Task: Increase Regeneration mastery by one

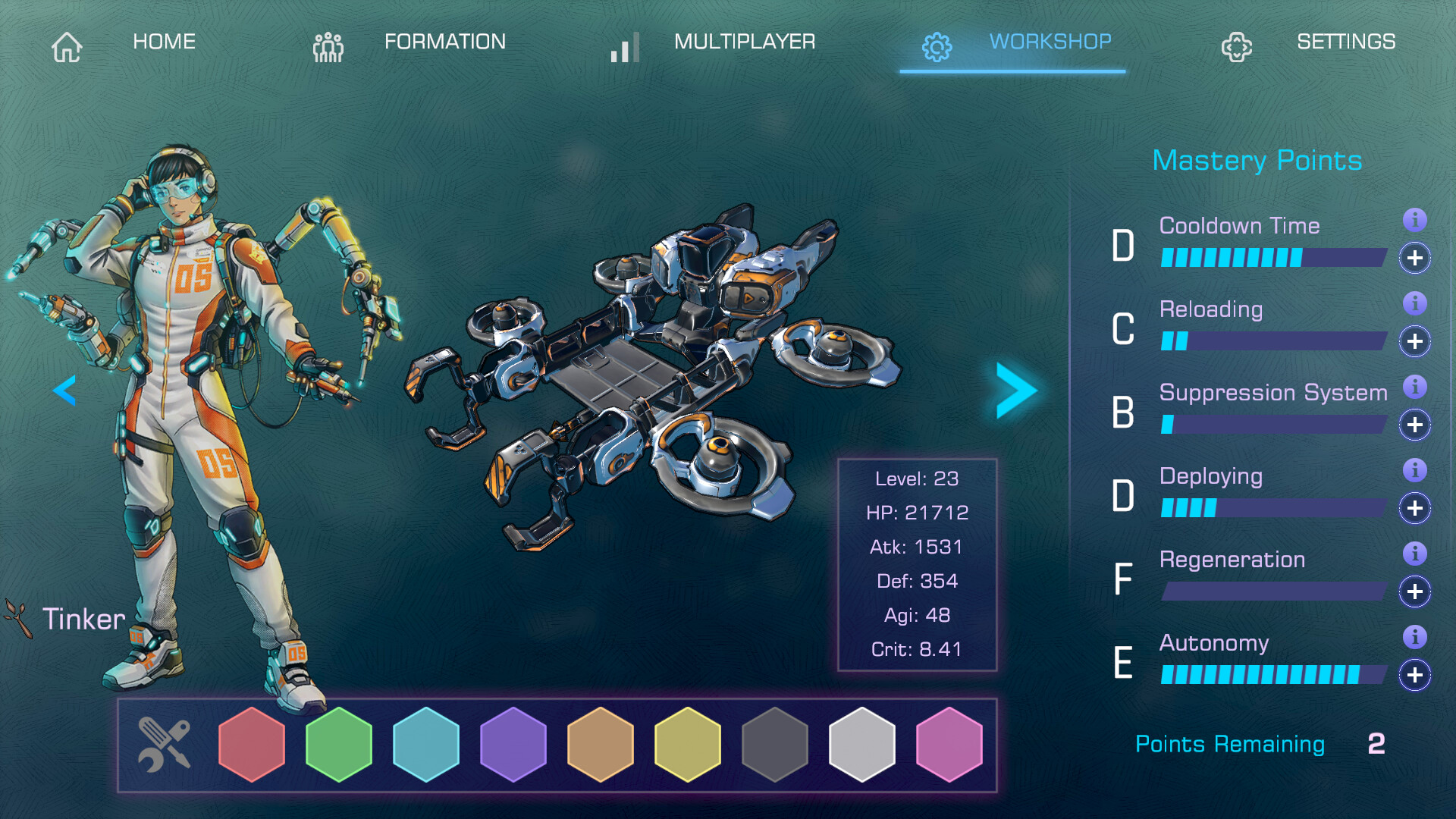Action: [1414, 592]
